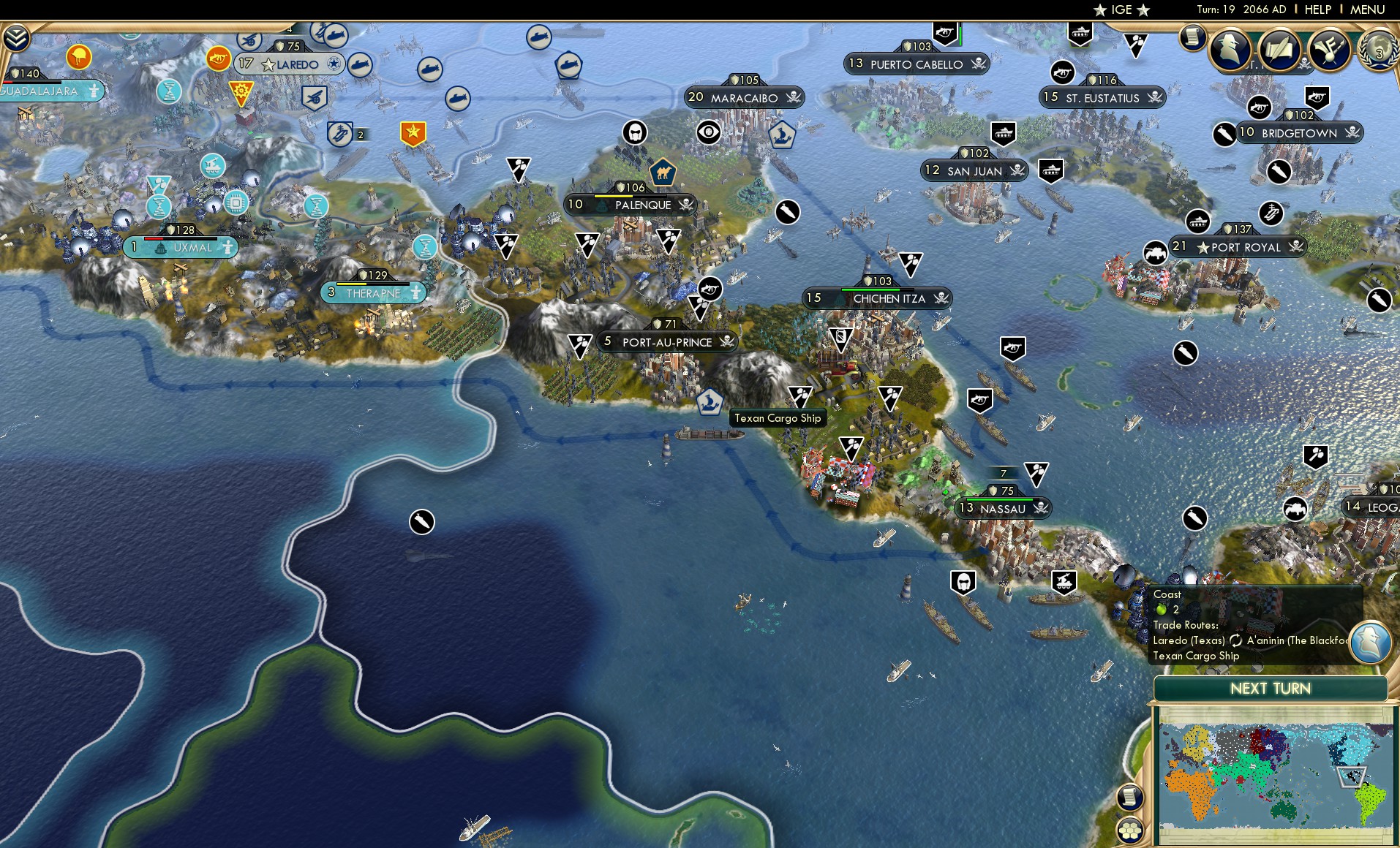Click the caravan trade icon above Palenque
The image size is (1400, 848).
tap(663, 173)
